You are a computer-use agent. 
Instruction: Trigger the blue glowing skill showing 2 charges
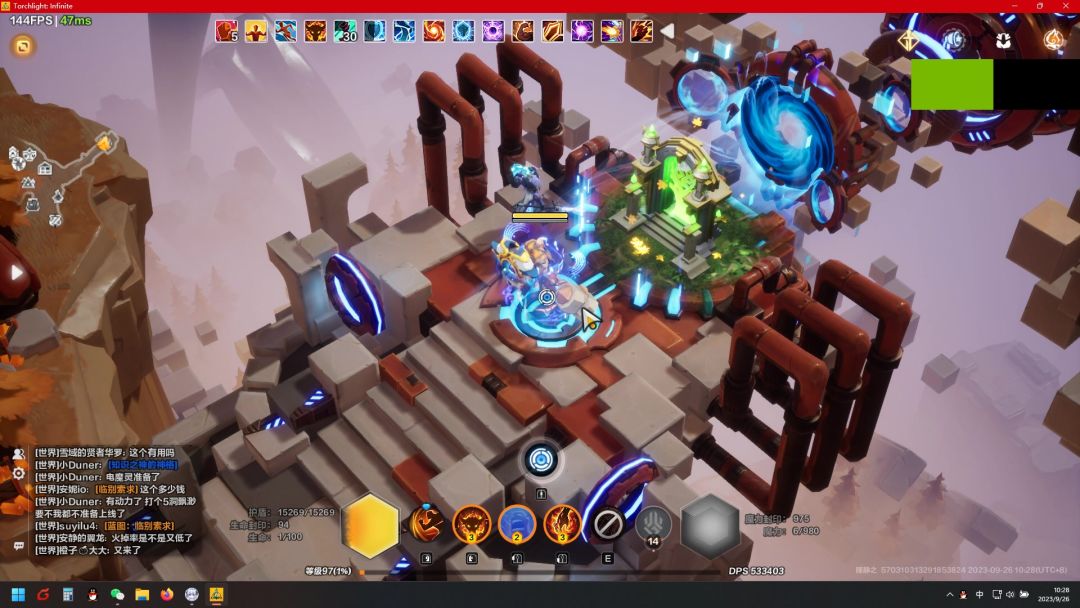[x=517, y=523]
